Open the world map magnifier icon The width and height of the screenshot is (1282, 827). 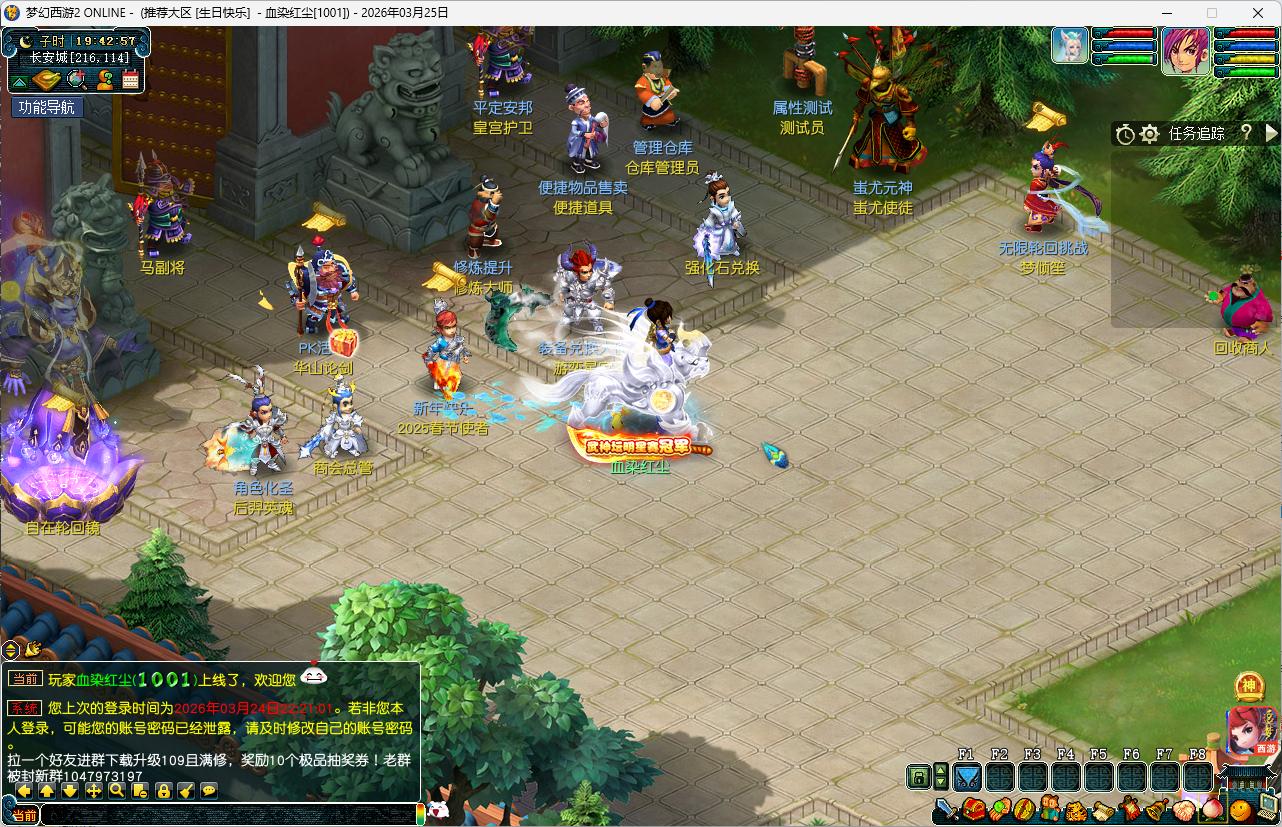coord(76,81)
